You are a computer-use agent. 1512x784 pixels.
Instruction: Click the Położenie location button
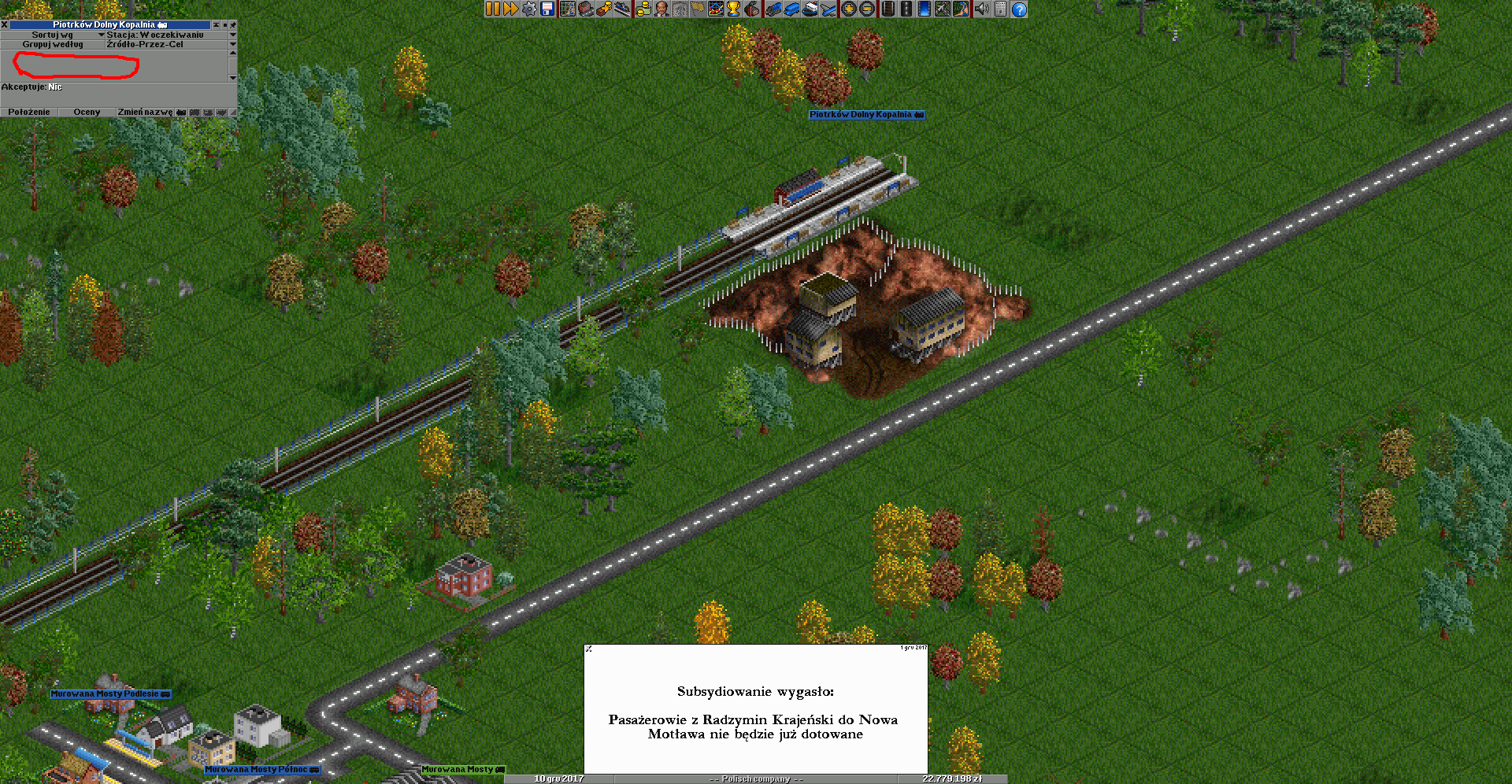[x=29, y=112]
